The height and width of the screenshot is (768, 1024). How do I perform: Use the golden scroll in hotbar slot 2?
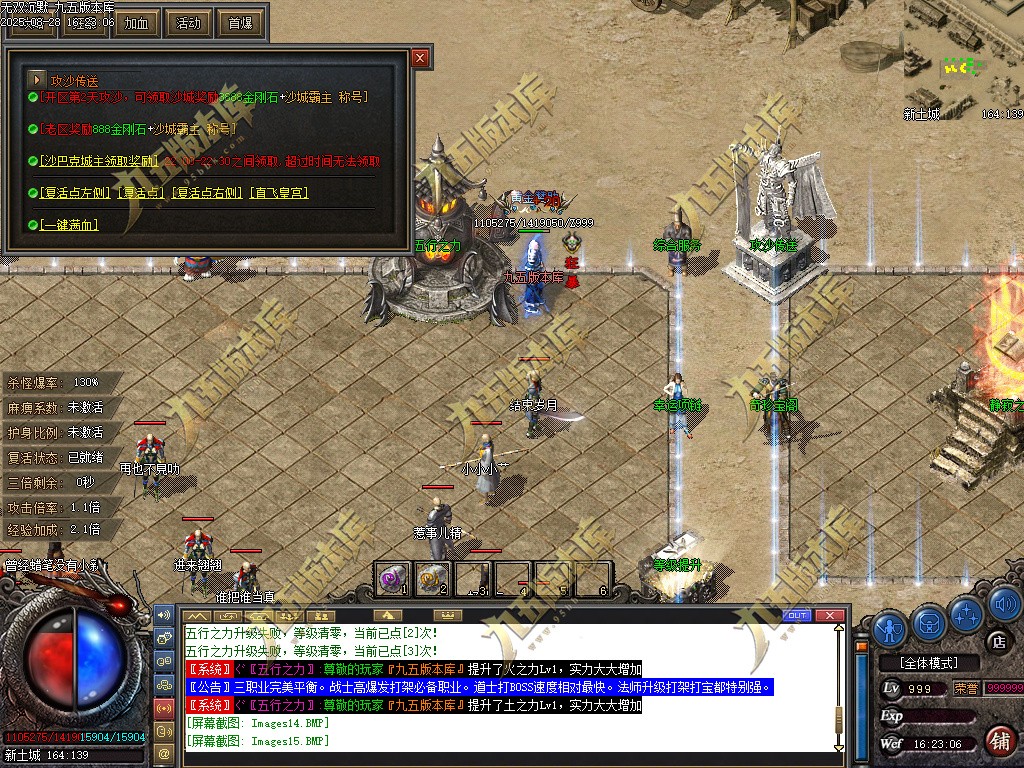(x=432, y=578)
